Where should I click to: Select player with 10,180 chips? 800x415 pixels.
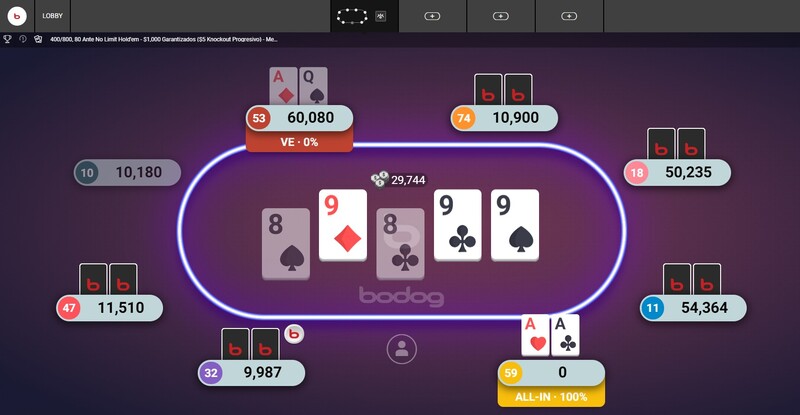click(x=128, y=172)
